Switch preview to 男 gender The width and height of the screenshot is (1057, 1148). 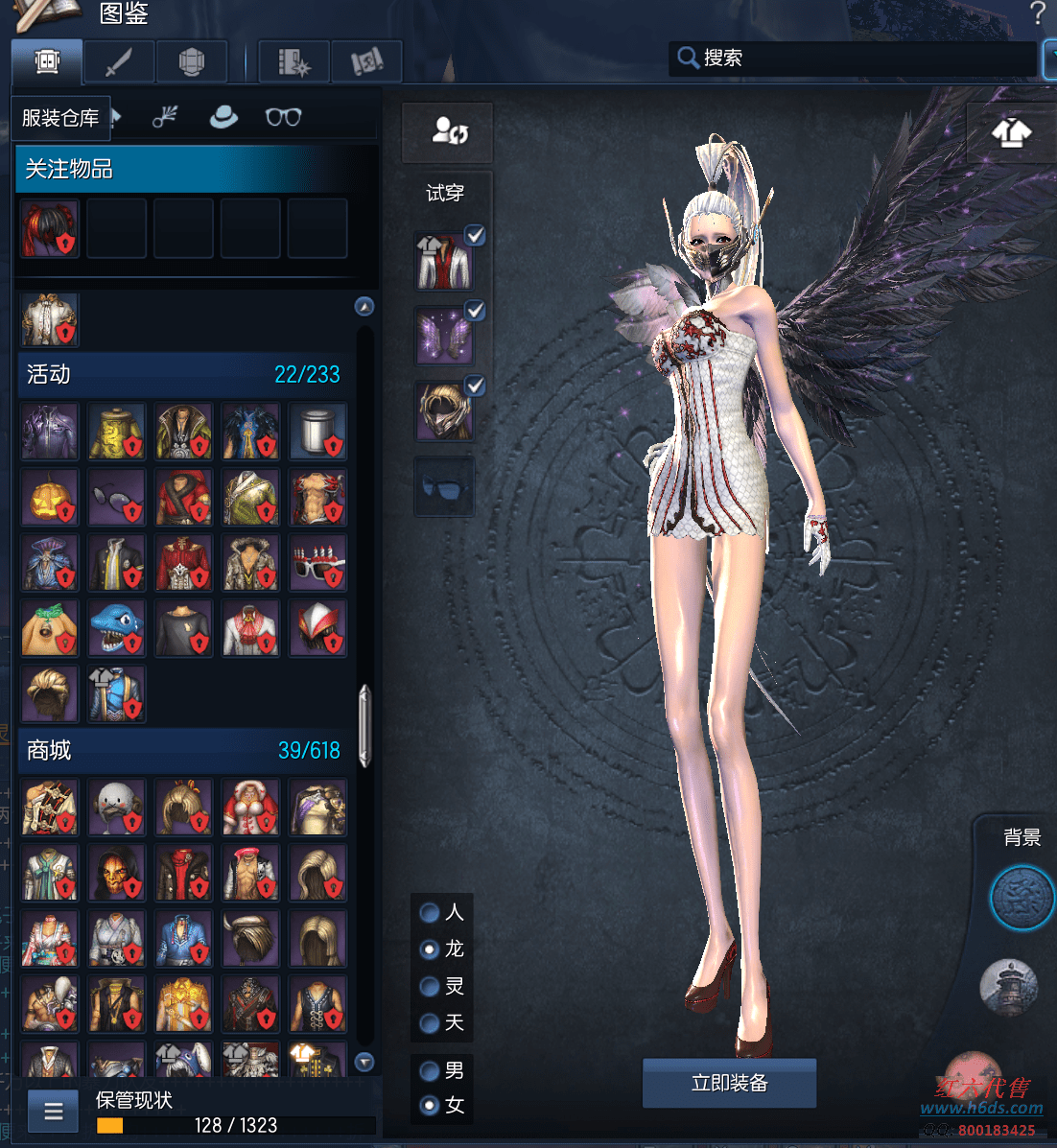coord(431,1070)
